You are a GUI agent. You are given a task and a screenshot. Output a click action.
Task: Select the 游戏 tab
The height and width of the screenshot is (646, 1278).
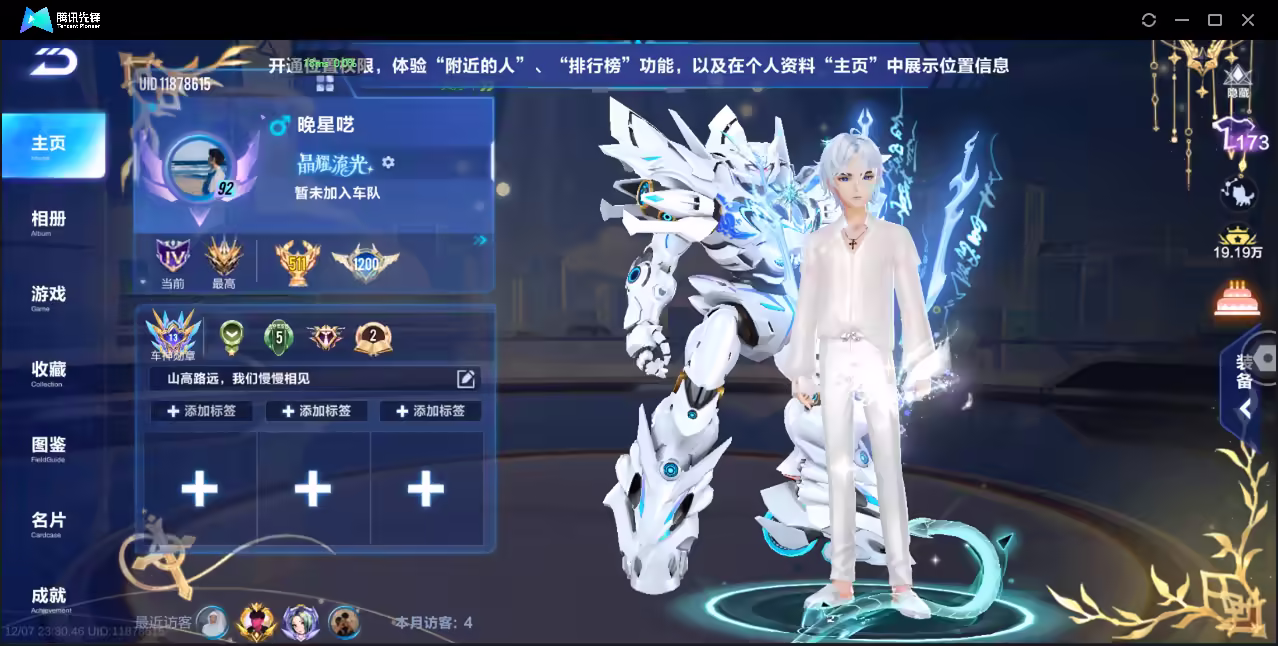(48, 295)
